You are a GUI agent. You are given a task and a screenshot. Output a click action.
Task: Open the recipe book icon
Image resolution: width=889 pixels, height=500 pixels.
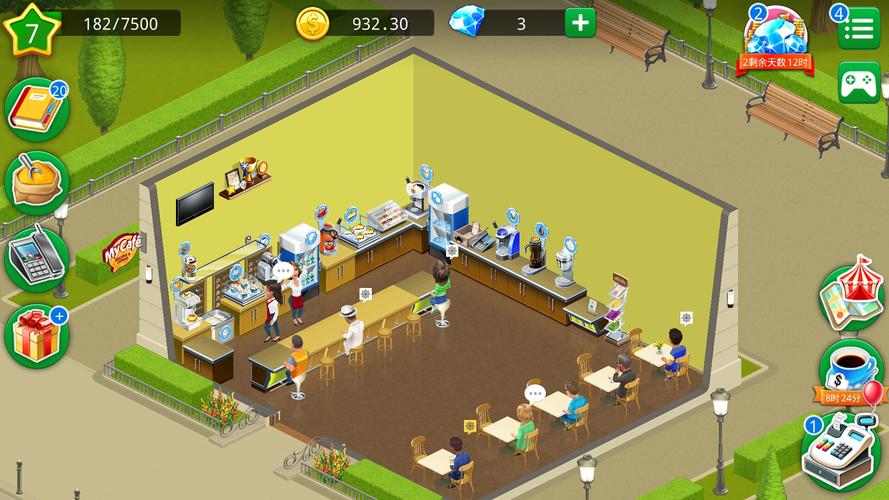click(x=36, y=109)
